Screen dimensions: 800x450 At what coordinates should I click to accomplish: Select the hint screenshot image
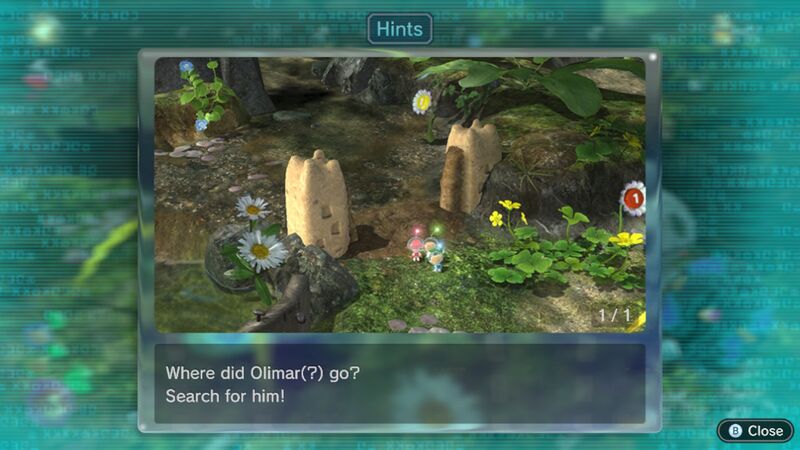click(x=400, y=195)
